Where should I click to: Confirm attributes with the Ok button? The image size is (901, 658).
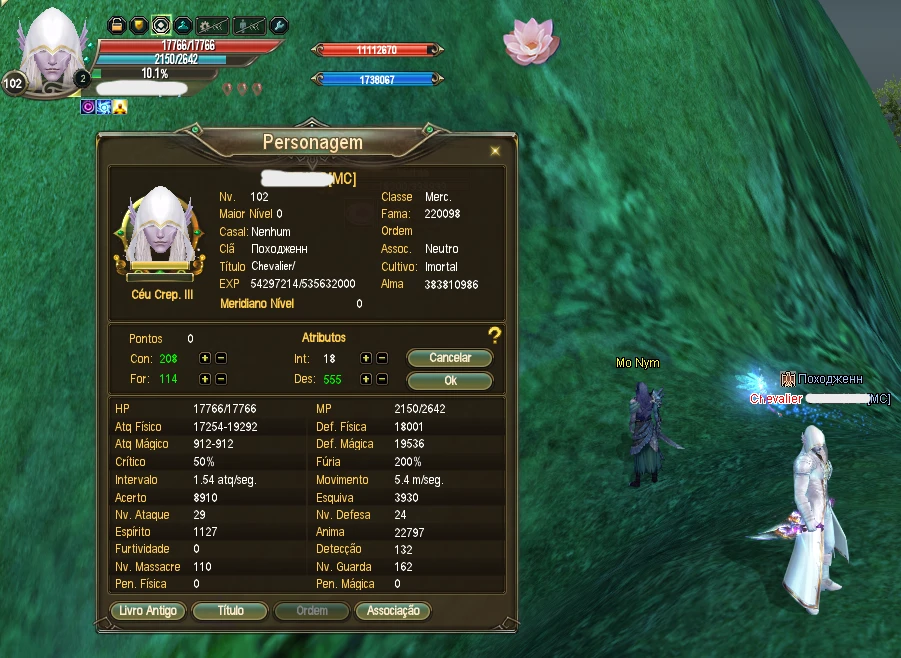pos(449,381)
